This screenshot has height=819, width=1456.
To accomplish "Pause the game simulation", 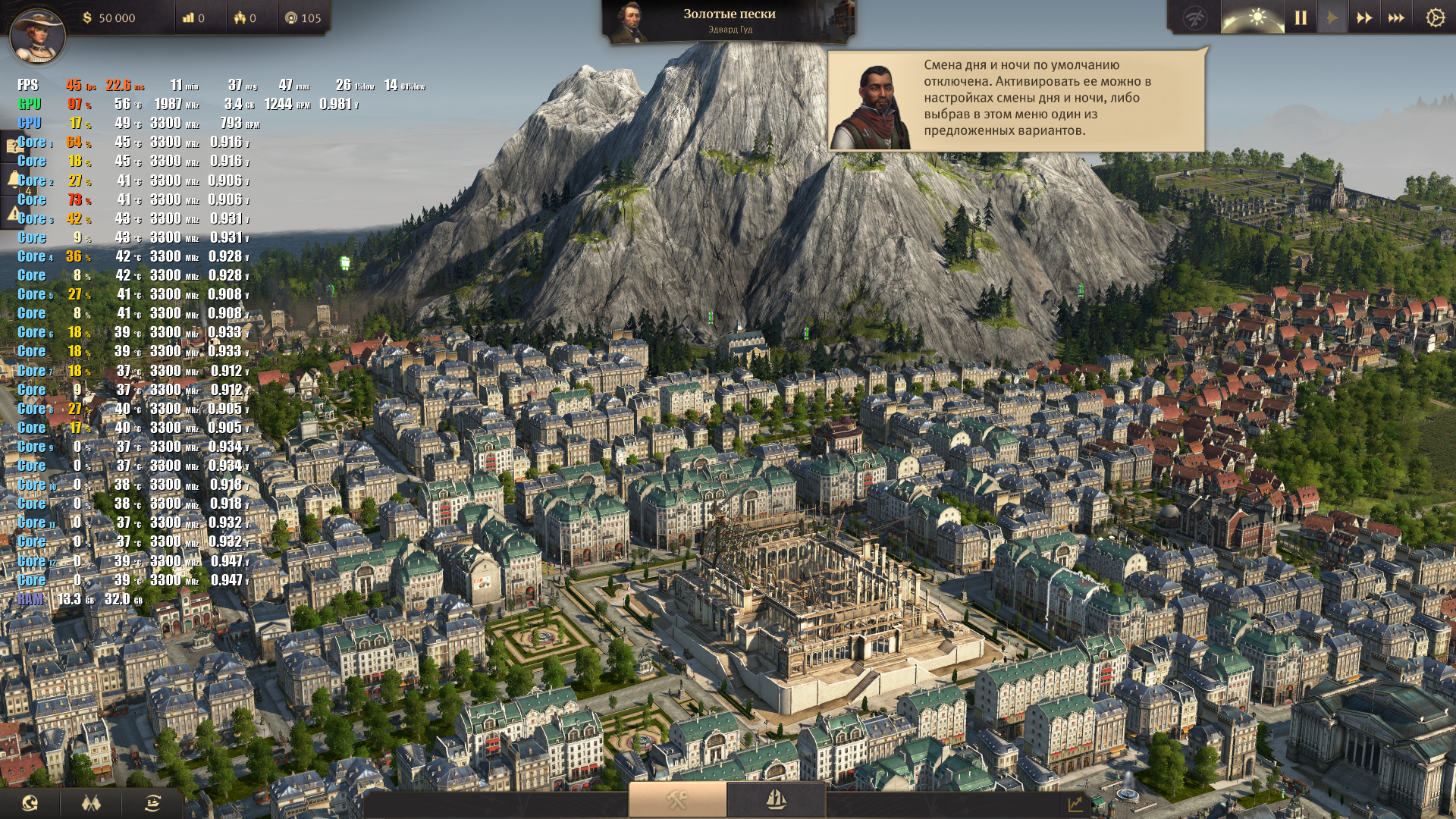I will click(x=1301, y=17).
